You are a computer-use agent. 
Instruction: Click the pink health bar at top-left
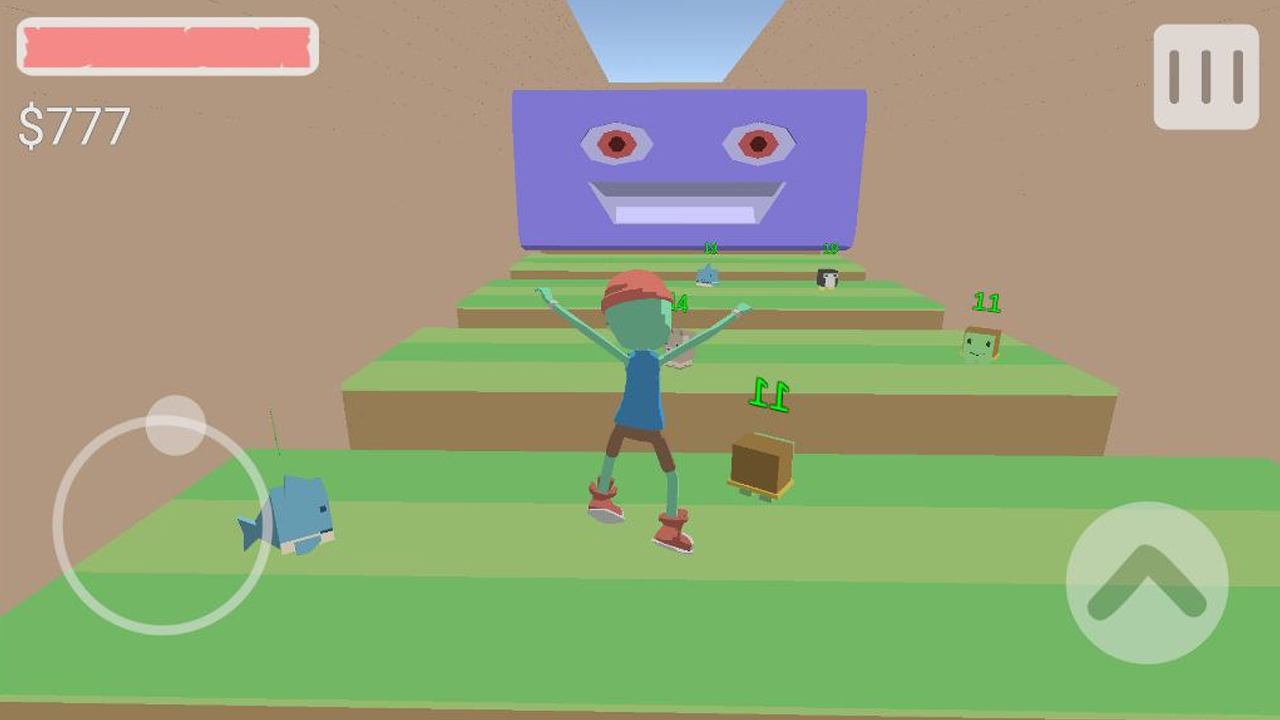click(165, 44)
